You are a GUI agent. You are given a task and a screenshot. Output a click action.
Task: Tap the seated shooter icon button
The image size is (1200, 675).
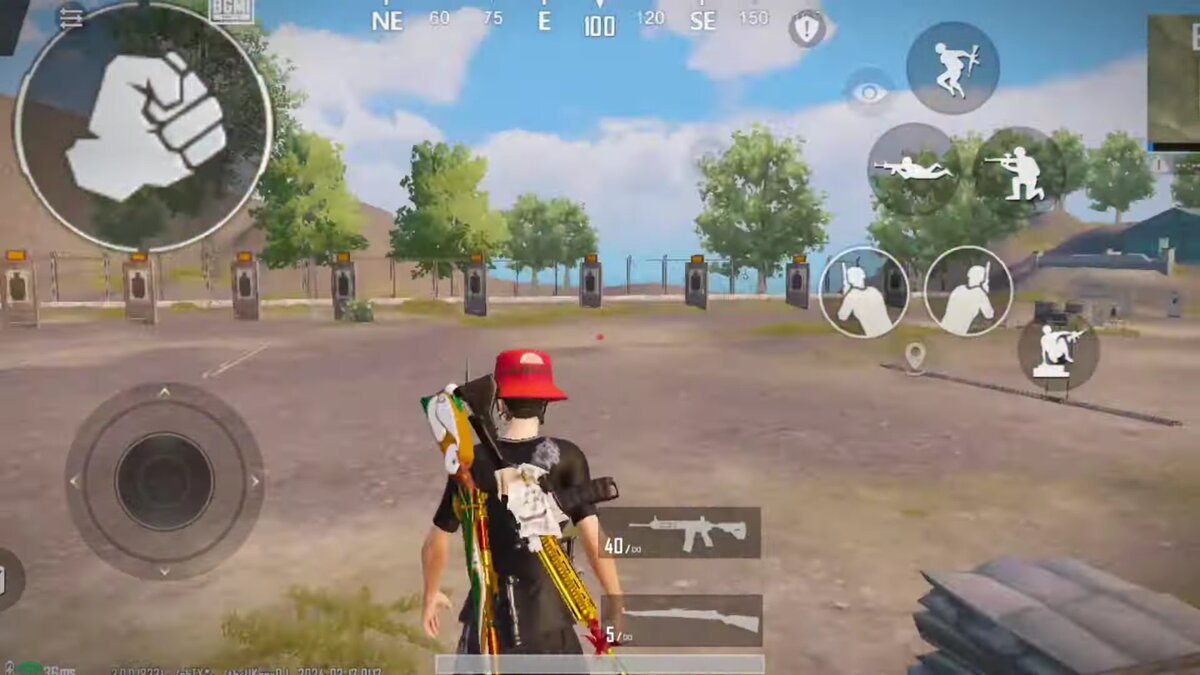click(1058, 351)
